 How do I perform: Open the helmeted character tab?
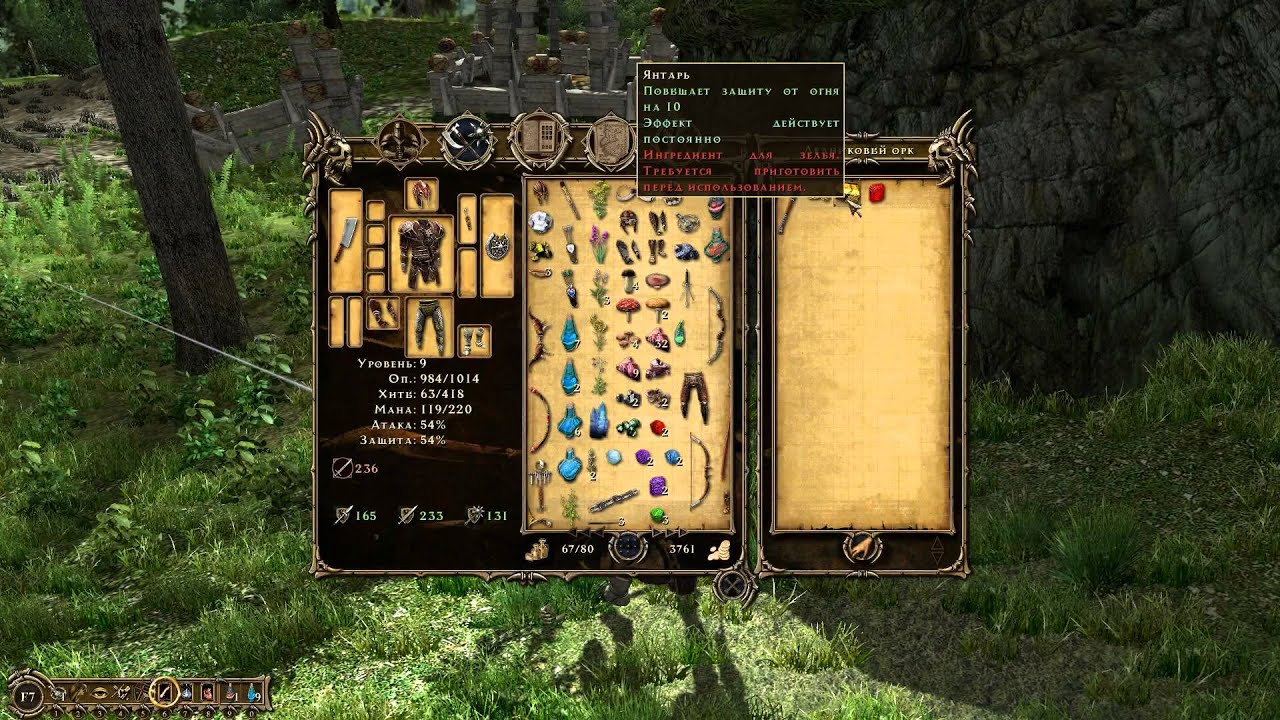pyautogui.click(x=397, y=142)
